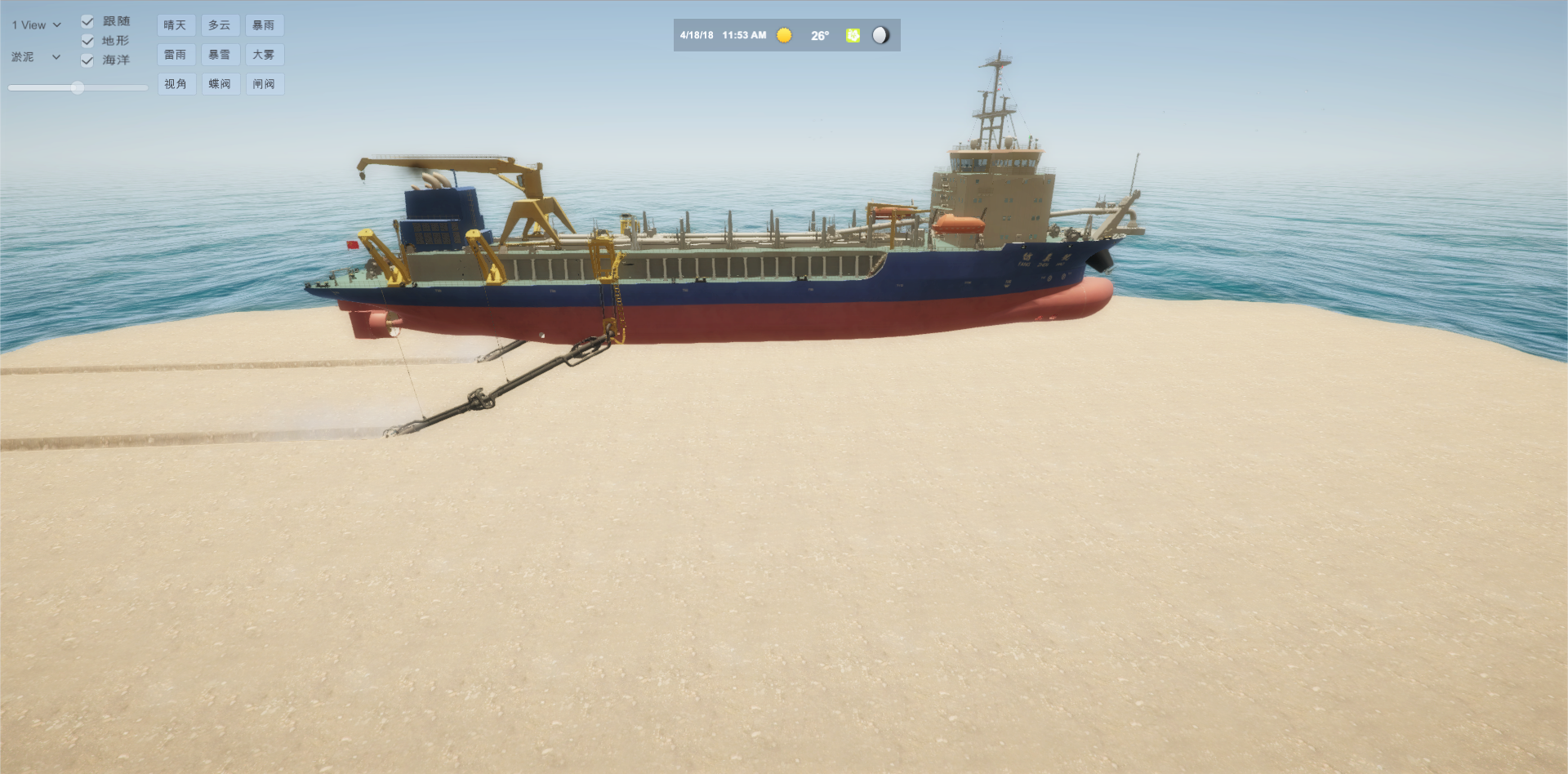Click the 视角 camera view button

pos(176,84)
